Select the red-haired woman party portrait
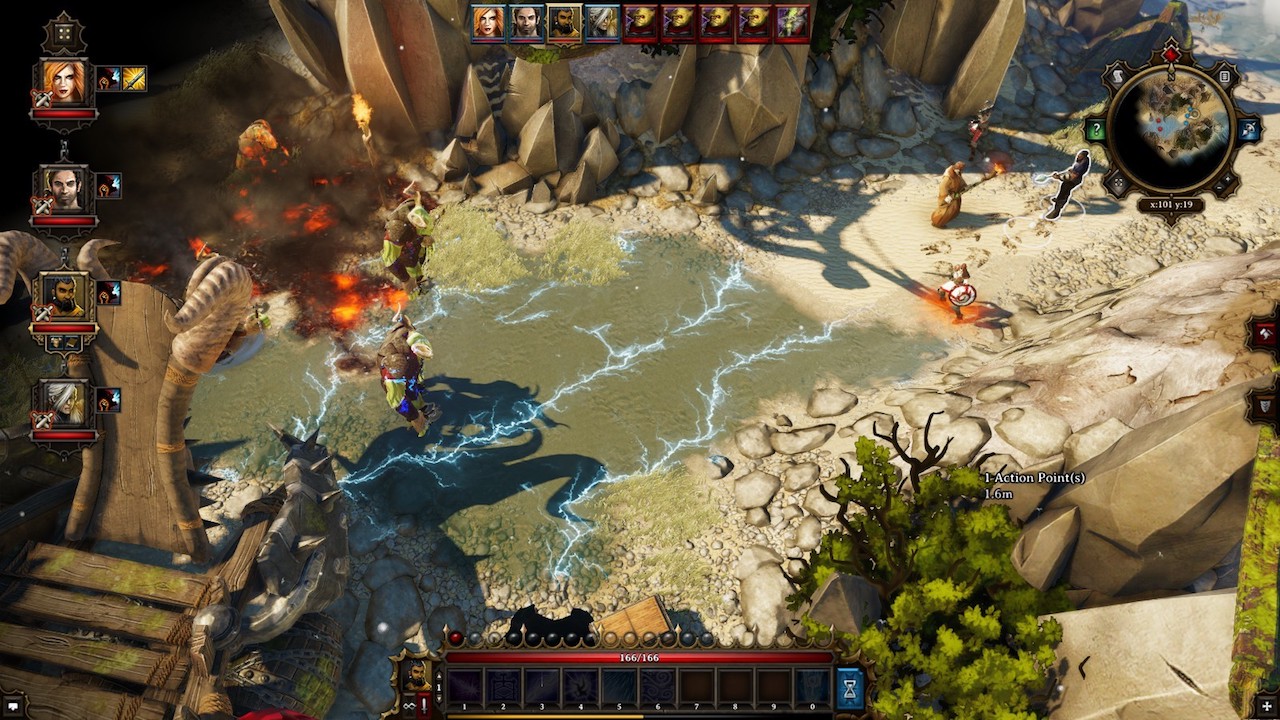Image resolution: width=1280 pixels, height=720 pixels. [x=64, y=82]
